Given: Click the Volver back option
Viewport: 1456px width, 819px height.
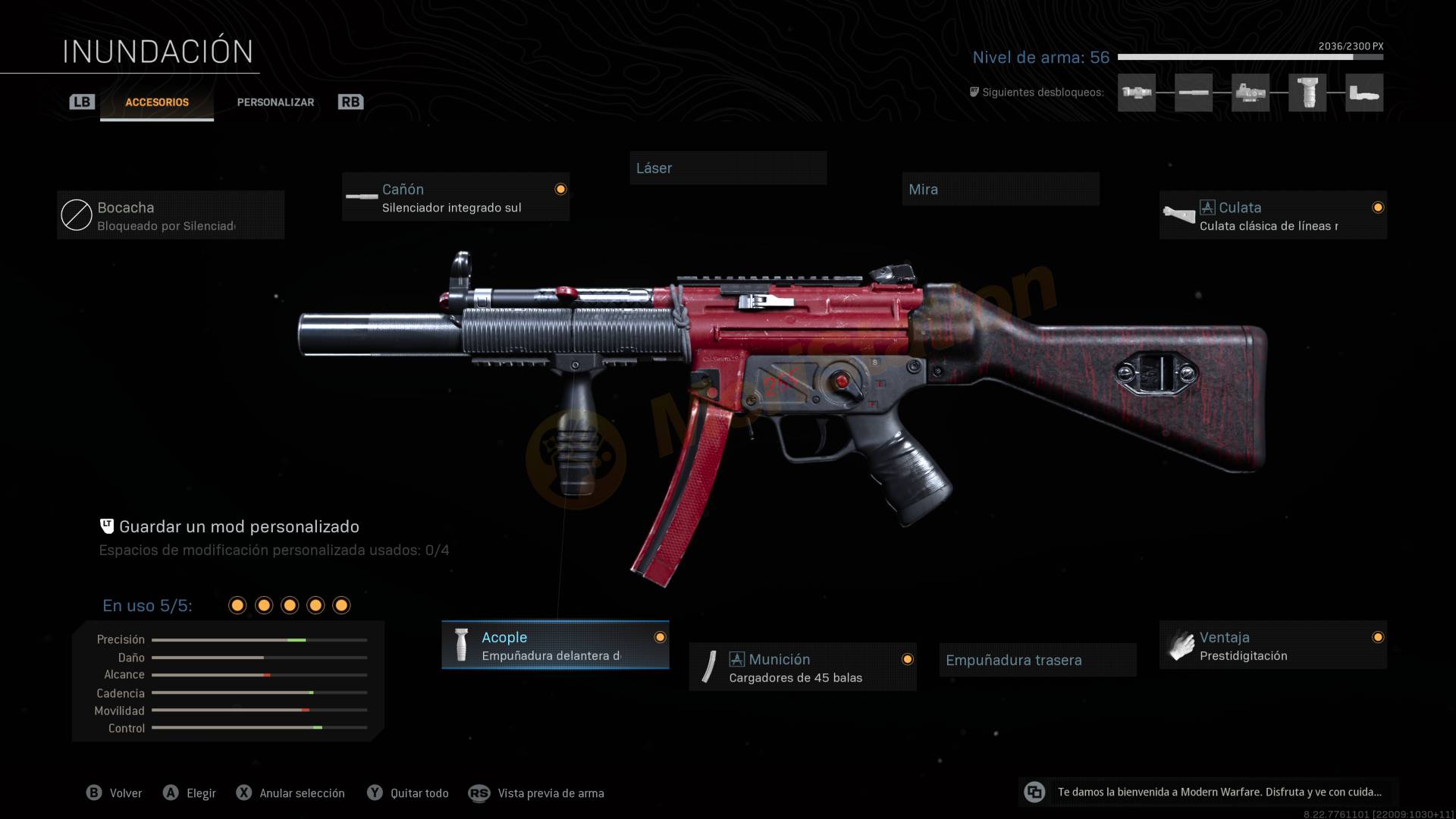Looking at the screenshot, I should coord(115,793).
